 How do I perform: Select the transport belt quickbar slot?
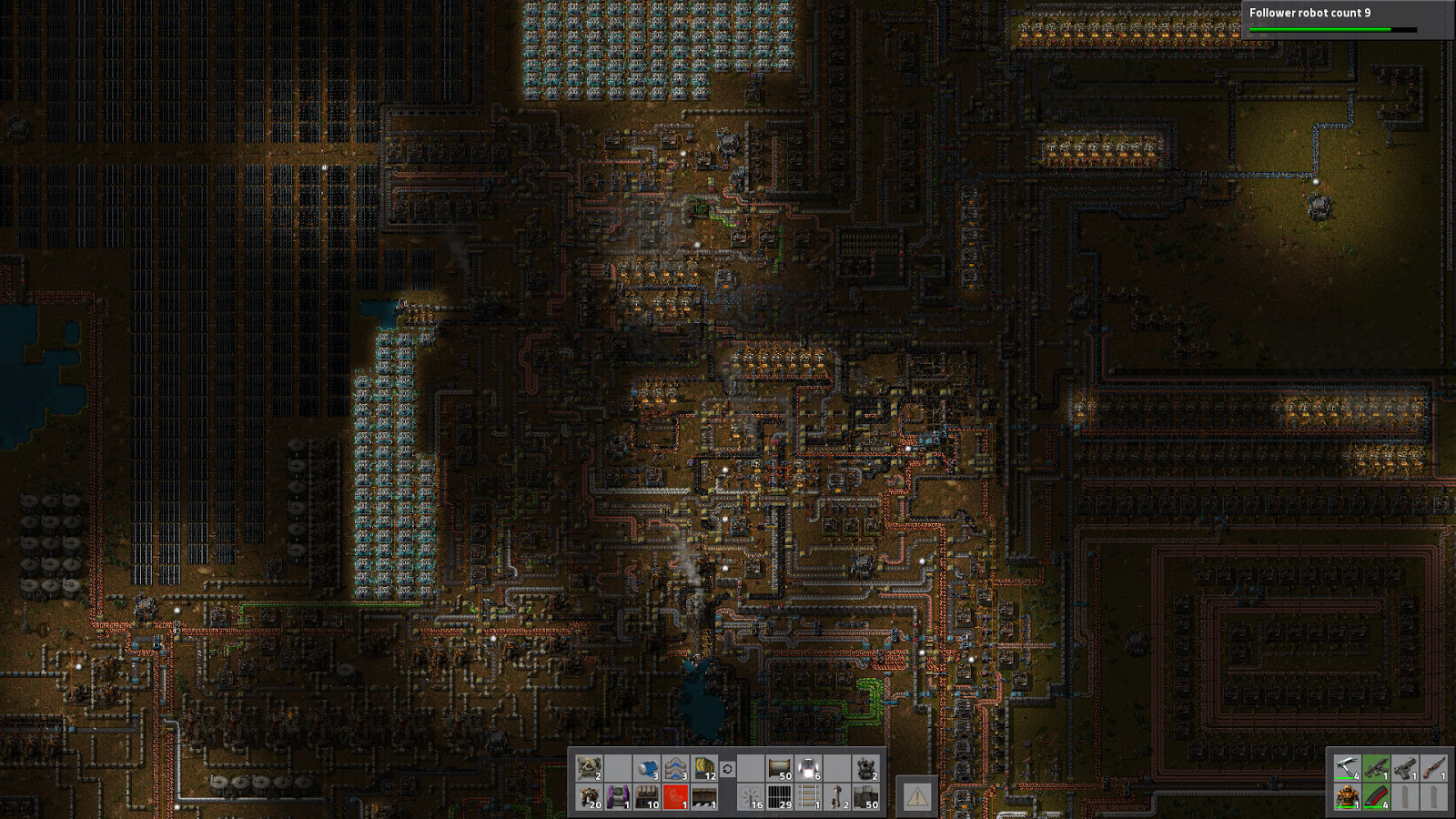(780, 768)
